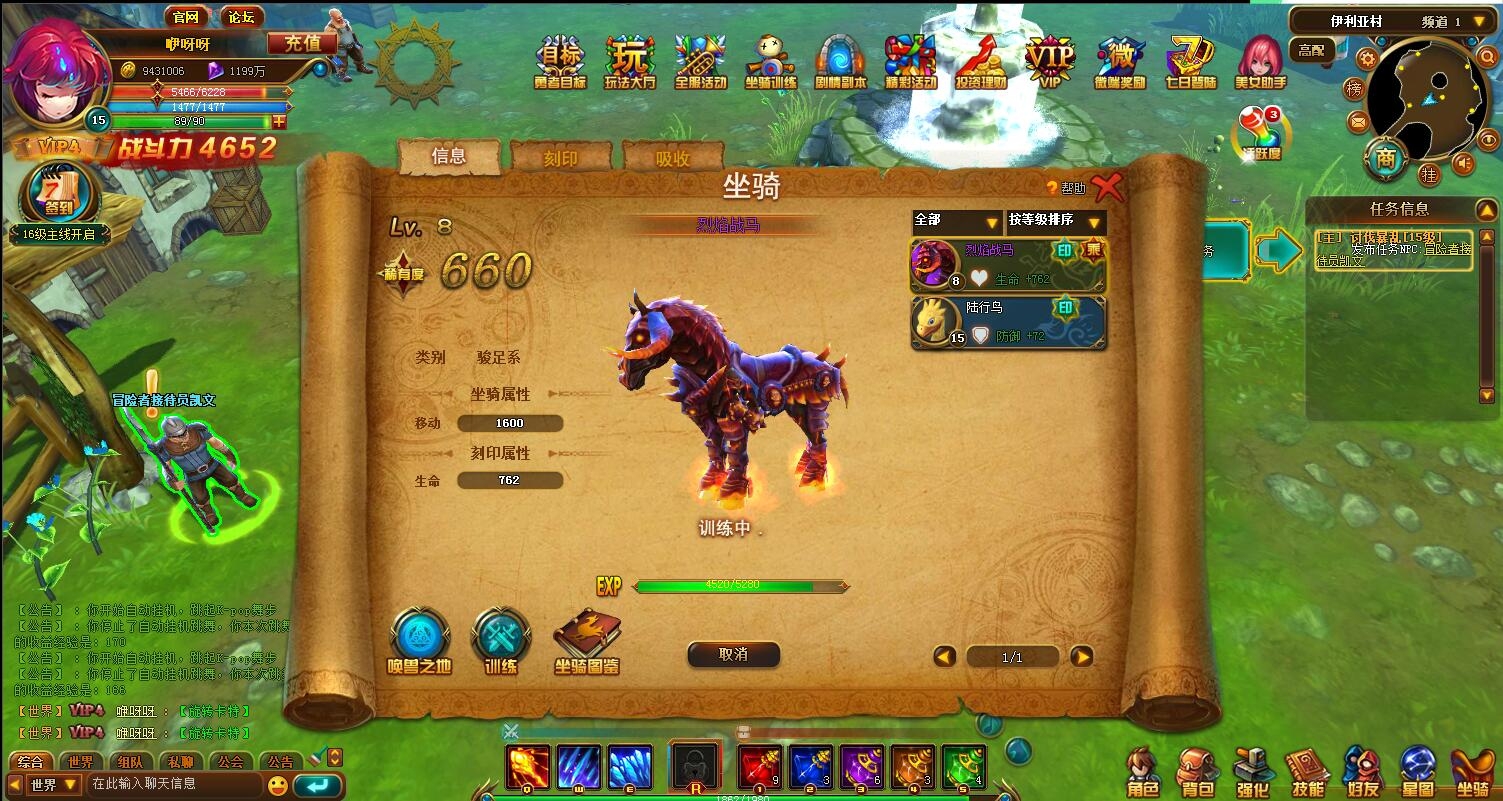1503x801 pixels.
Task: Click the 充值 recharge button
Action: tap(302, 43)
